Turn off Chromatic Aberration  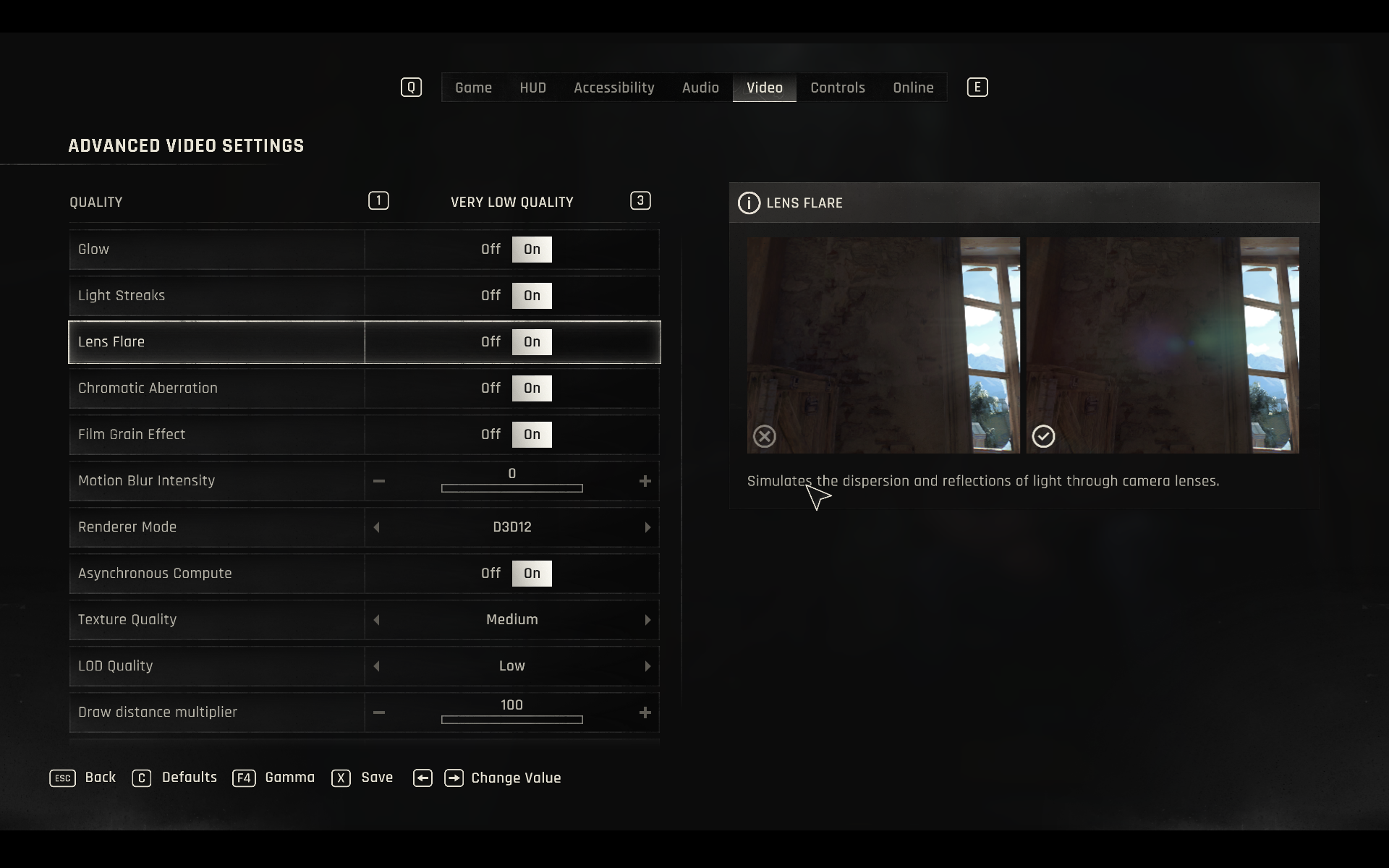[x=490, y=388]
